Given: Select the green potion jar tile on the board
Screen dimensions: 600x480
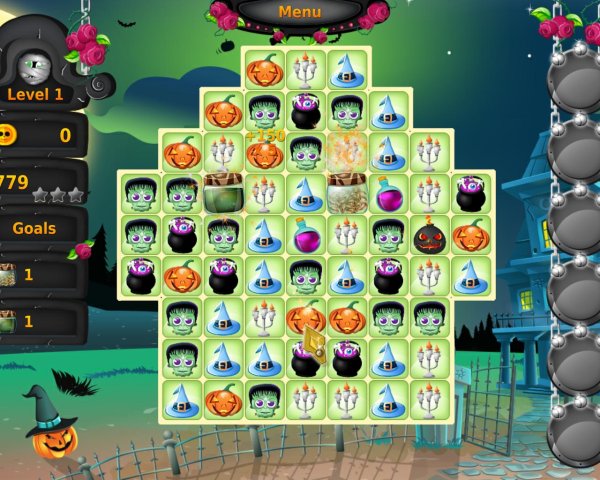Looking at the screenshot, I should 222,194.
